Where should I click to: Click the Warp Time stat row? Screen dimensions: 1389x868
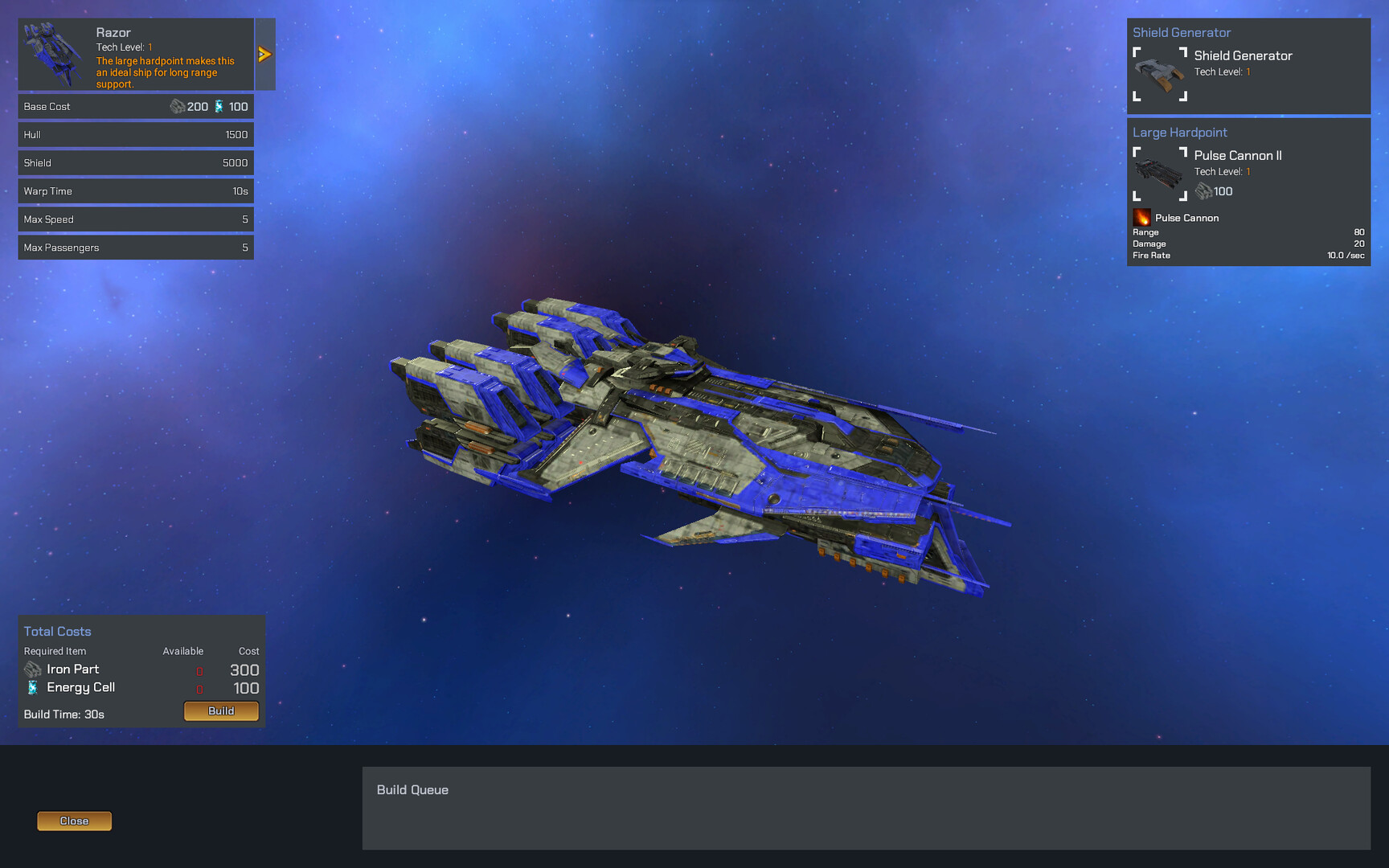point(135,190)
